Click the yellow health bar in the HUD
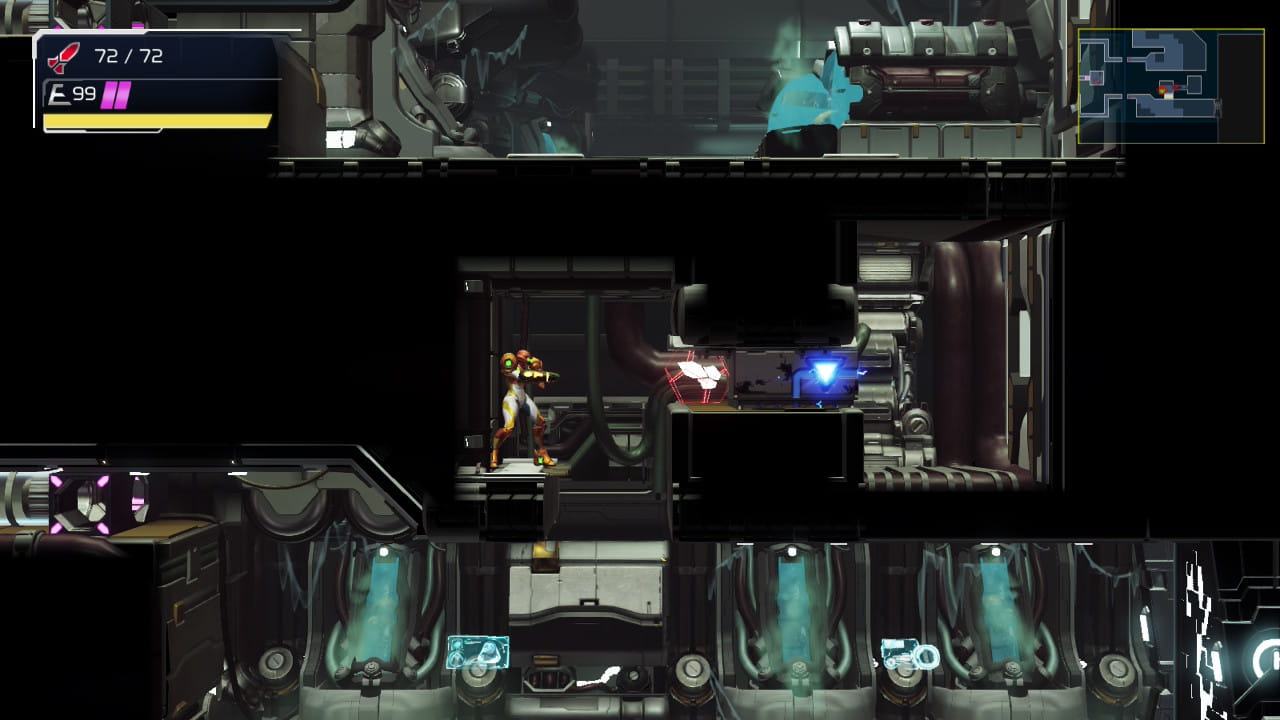Viewport: 1280px width, 720px height. point(155,122)
